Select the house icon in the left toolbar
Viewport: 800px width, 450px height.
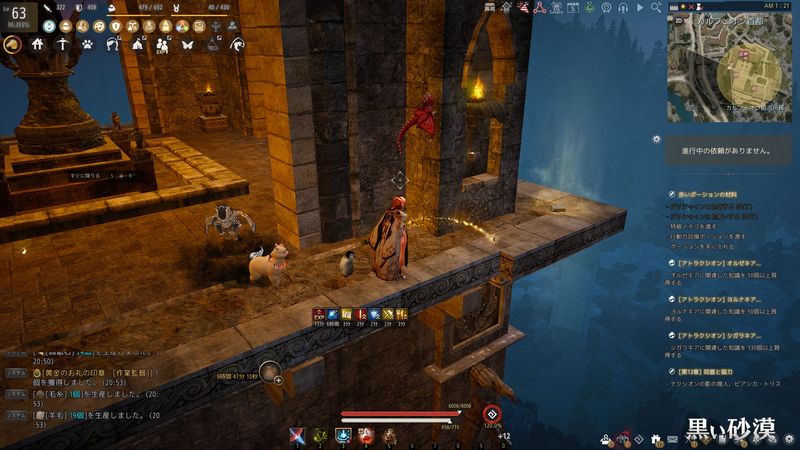point(38,45)
